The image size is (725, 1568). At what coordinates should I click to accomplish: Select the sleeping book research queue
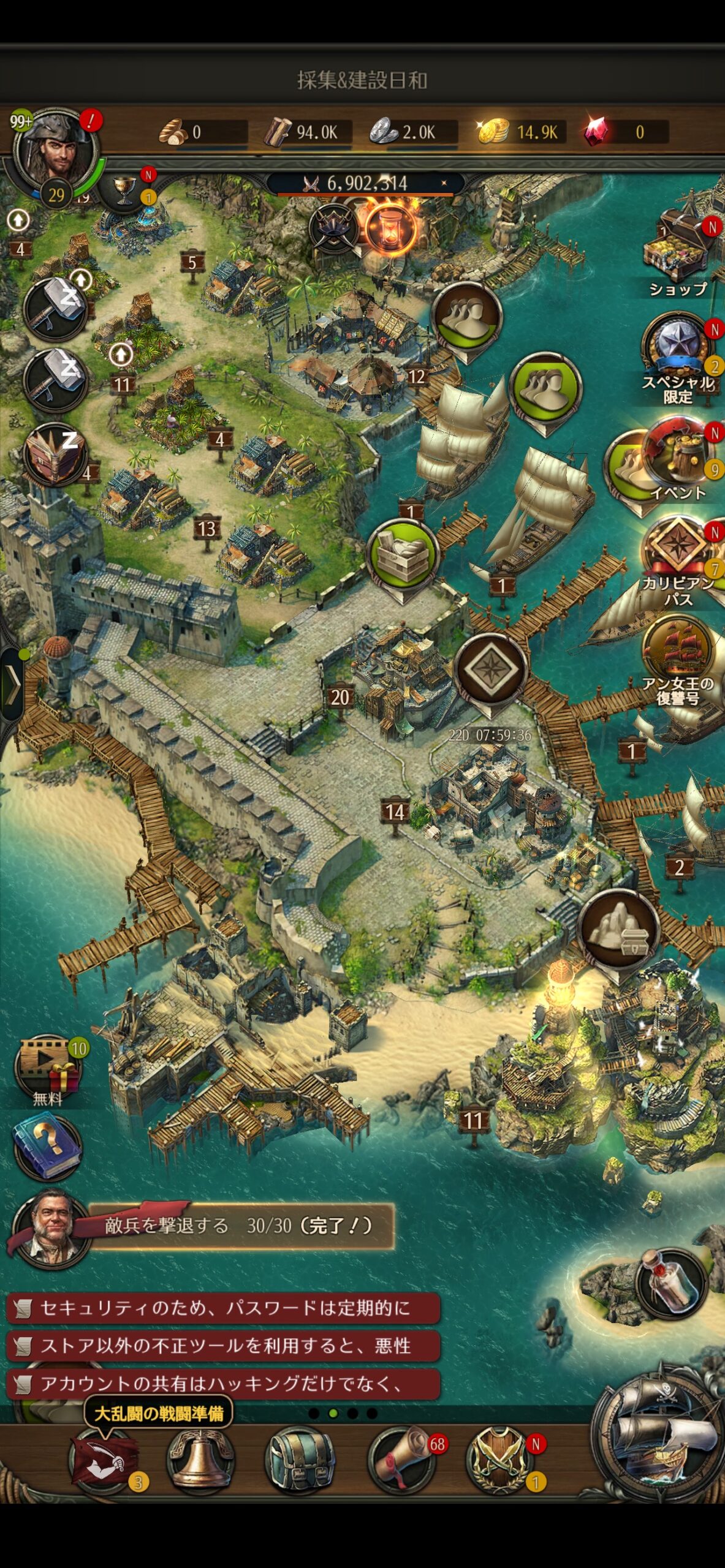tap(54, 454)
